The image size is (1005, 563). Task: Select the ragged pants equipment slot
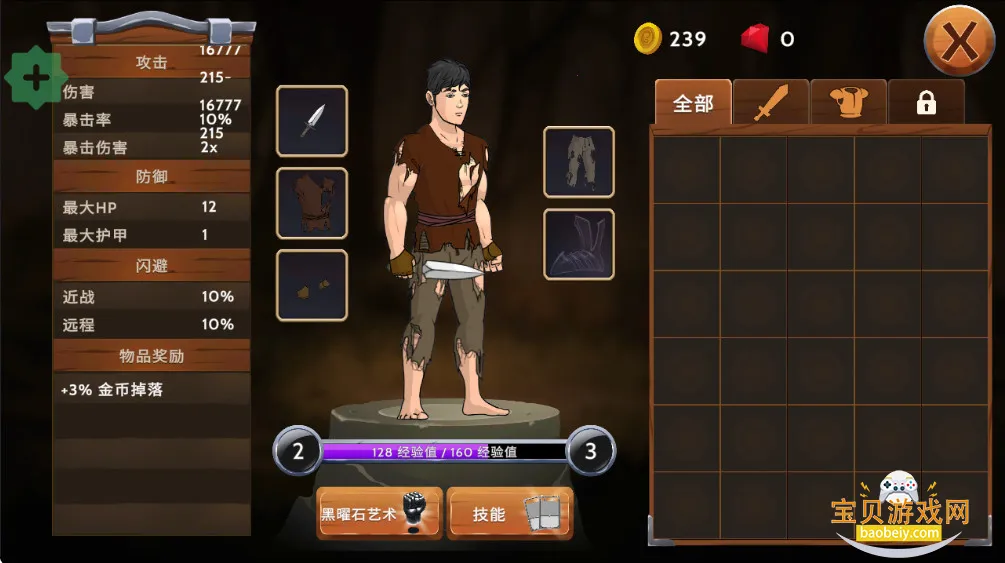tap(579, 162)
